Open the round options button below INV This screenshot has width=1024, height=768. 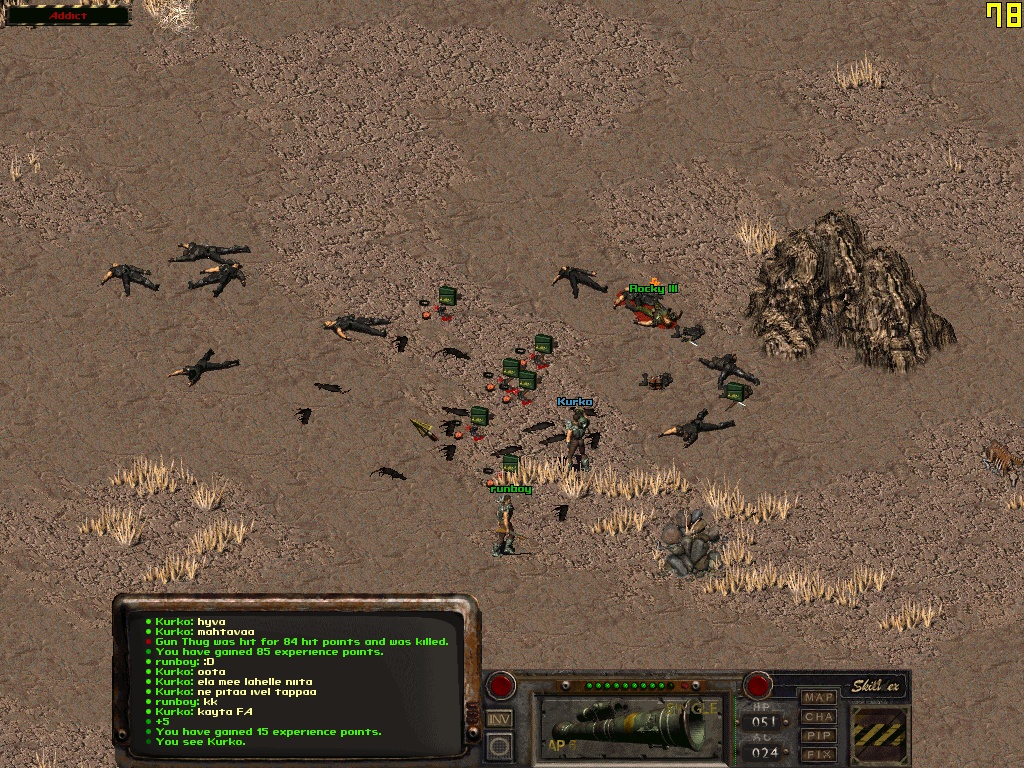pyautogui.click(x=499, y=747)
